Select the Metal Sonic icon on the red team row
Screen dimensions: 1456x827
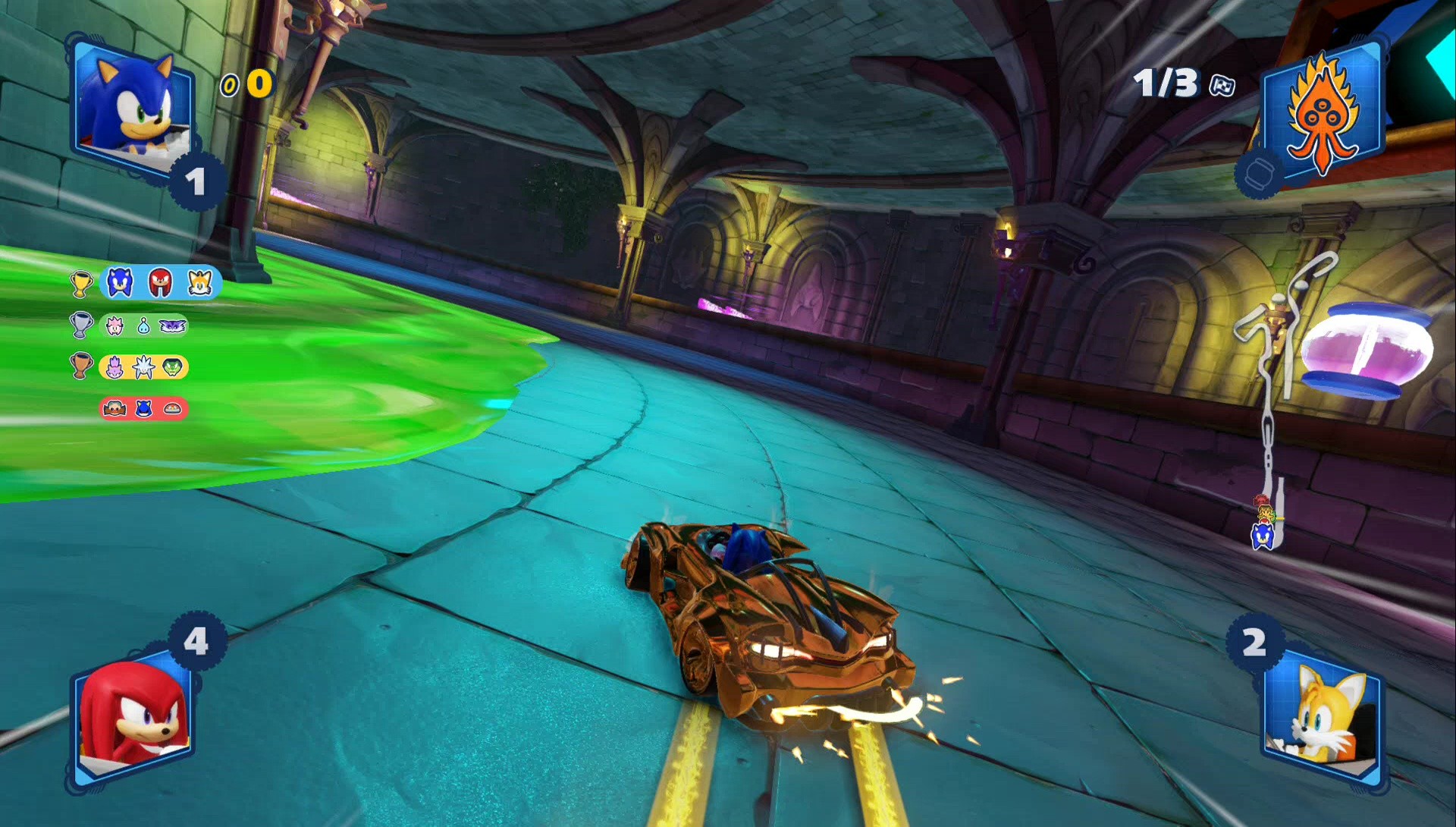tap(144, 408)
